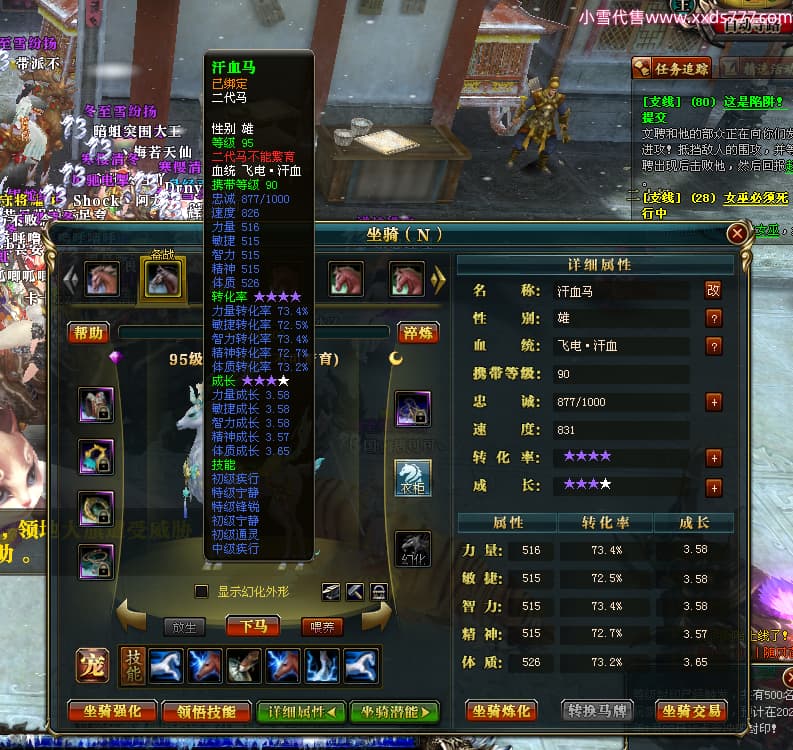Open 坐骑炼化 mount refining
The width and height of the screenshot is (793, 750).
coord(501,712)
